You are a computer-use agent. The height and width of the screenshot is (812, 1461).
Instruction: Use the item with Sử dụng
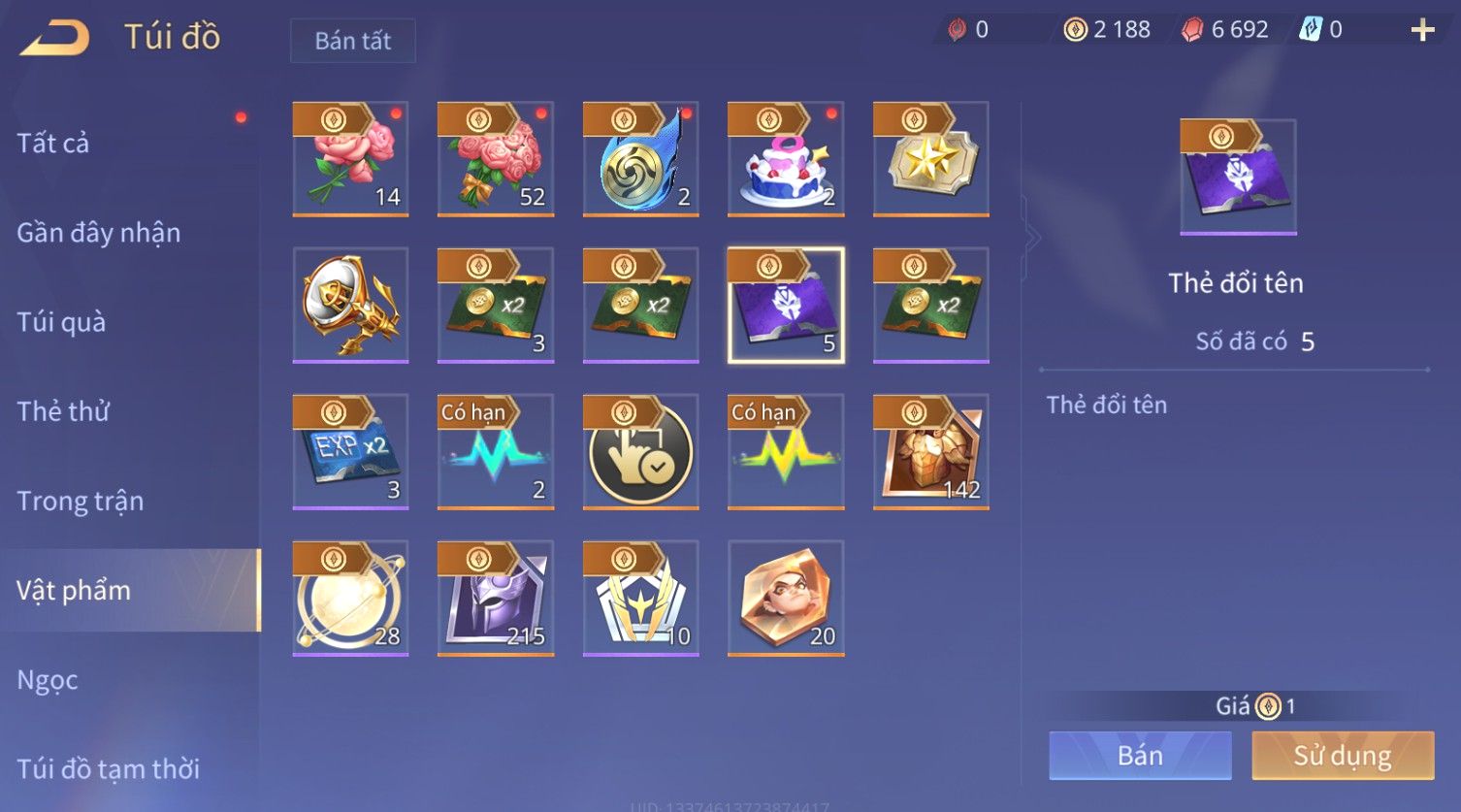coord(1343,756)
